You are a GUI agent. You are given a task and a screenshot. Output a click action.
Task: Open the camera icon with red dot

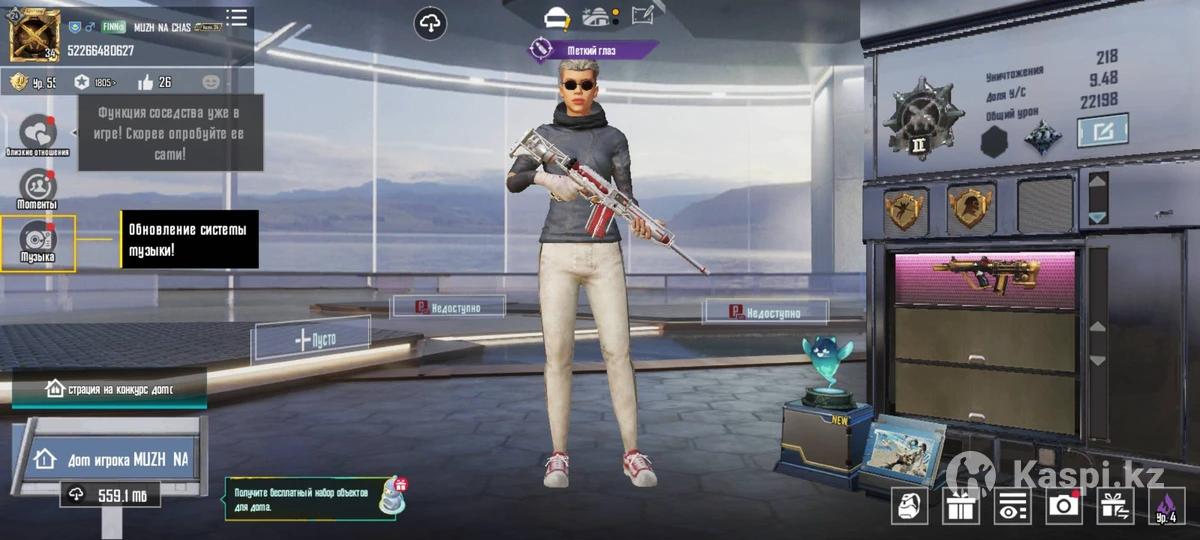[x=1063, y=507]
